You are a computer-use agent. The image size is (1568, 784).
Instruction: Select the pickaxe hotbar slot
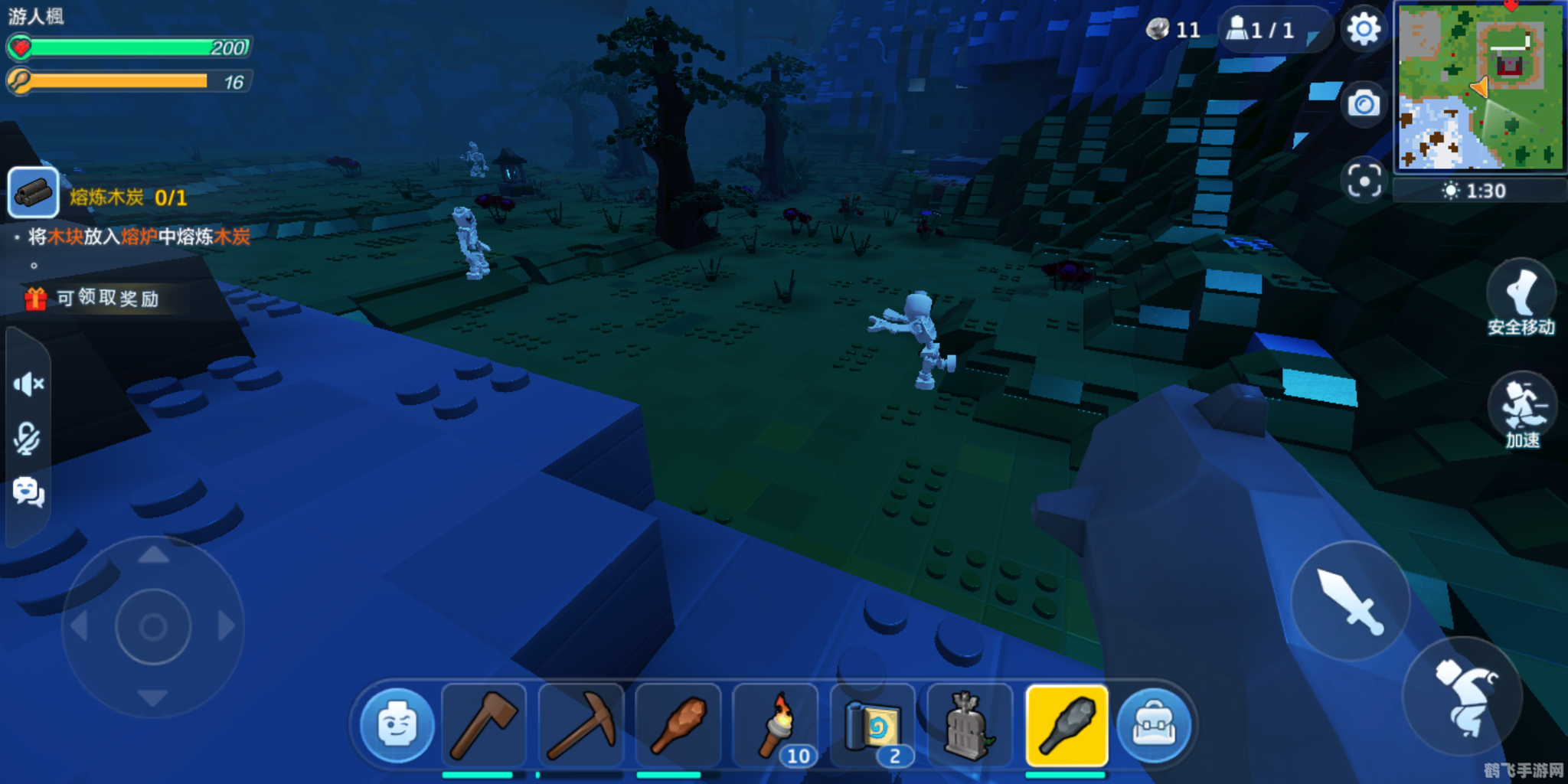pos(581,725)
